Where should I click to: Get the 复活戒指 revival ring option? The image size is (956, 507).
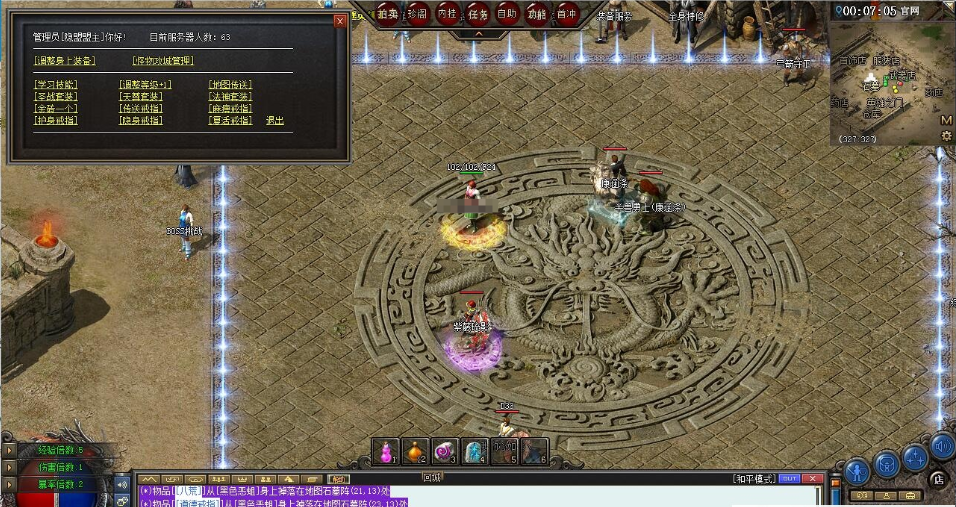tap(230, 121)
